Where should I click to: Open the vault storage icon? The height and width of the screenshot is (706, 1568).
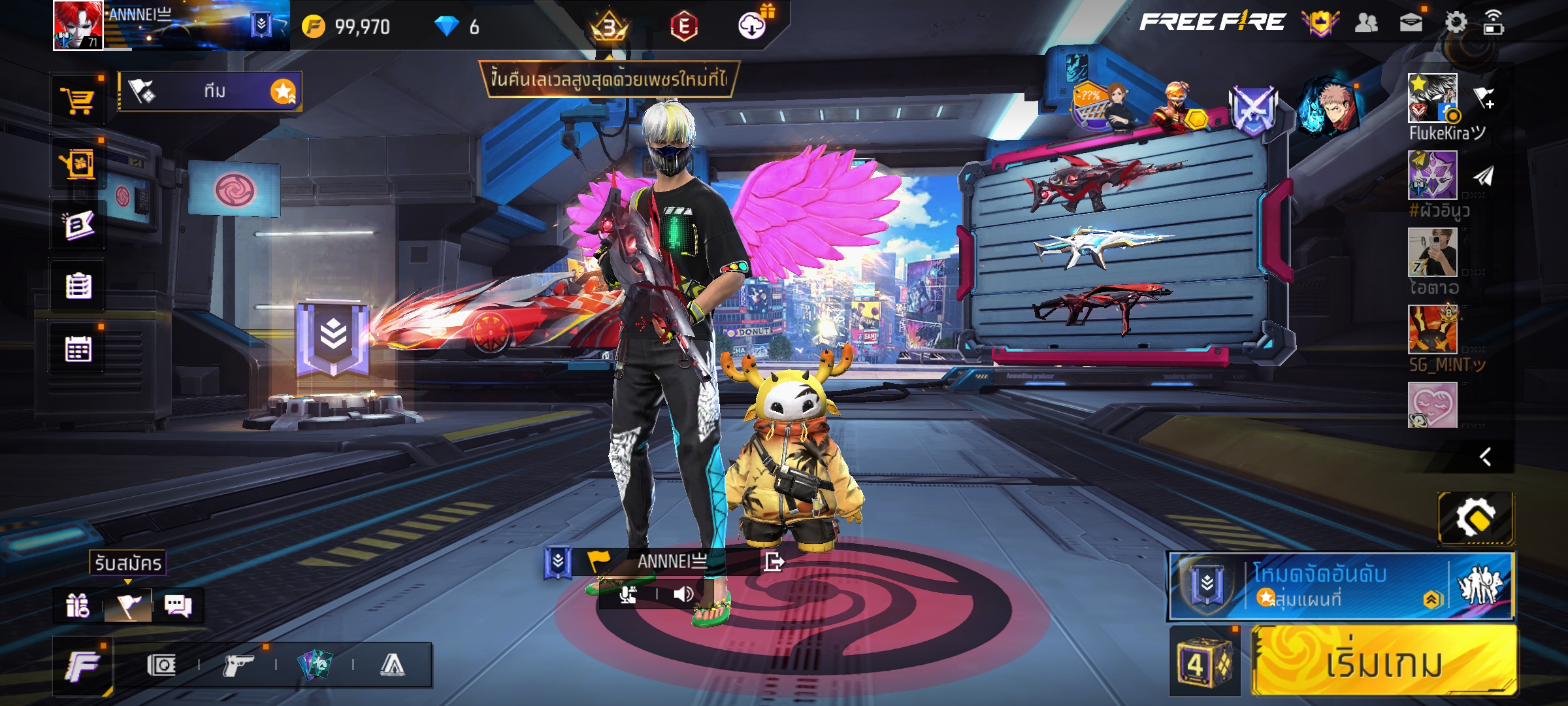point(161,665)
